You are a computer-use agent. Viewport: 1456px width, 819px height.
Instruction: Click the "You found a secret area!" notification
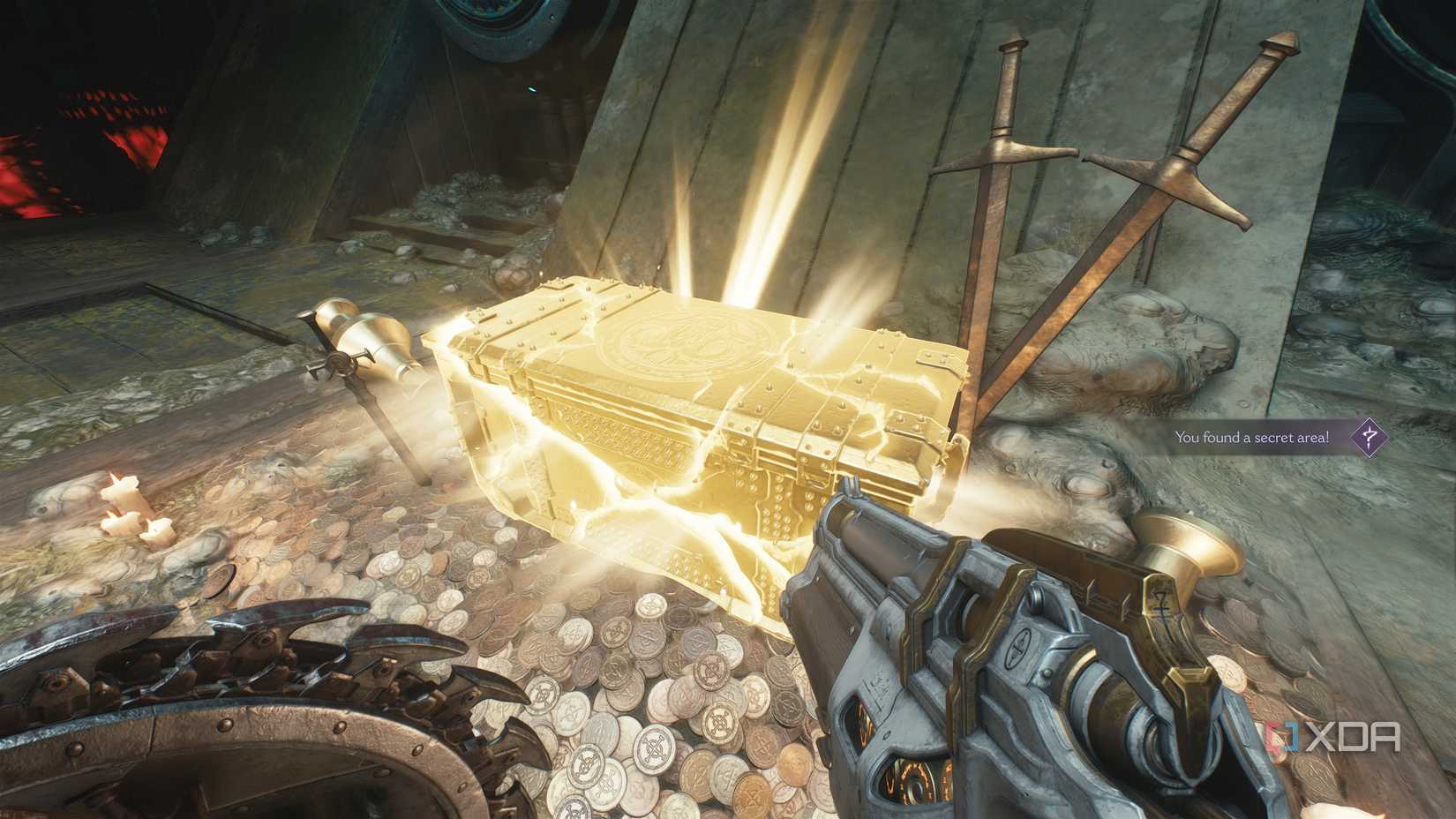[x=1251, y=437]
